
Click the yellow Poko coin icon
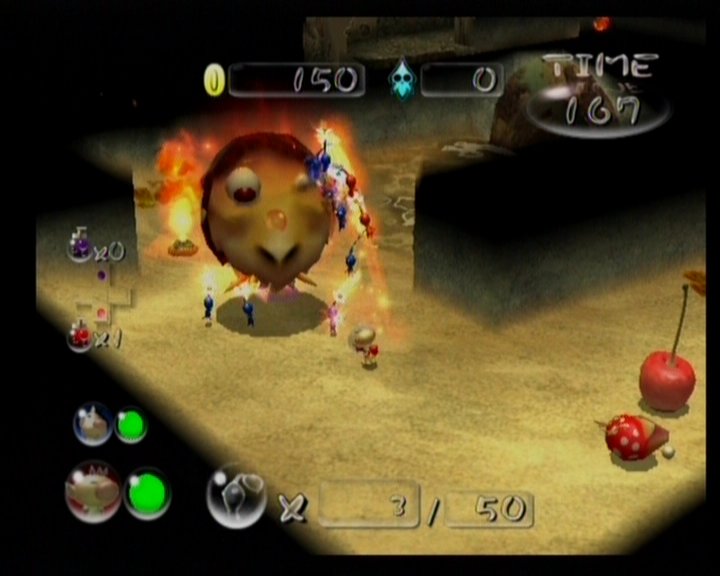point(214,80)
